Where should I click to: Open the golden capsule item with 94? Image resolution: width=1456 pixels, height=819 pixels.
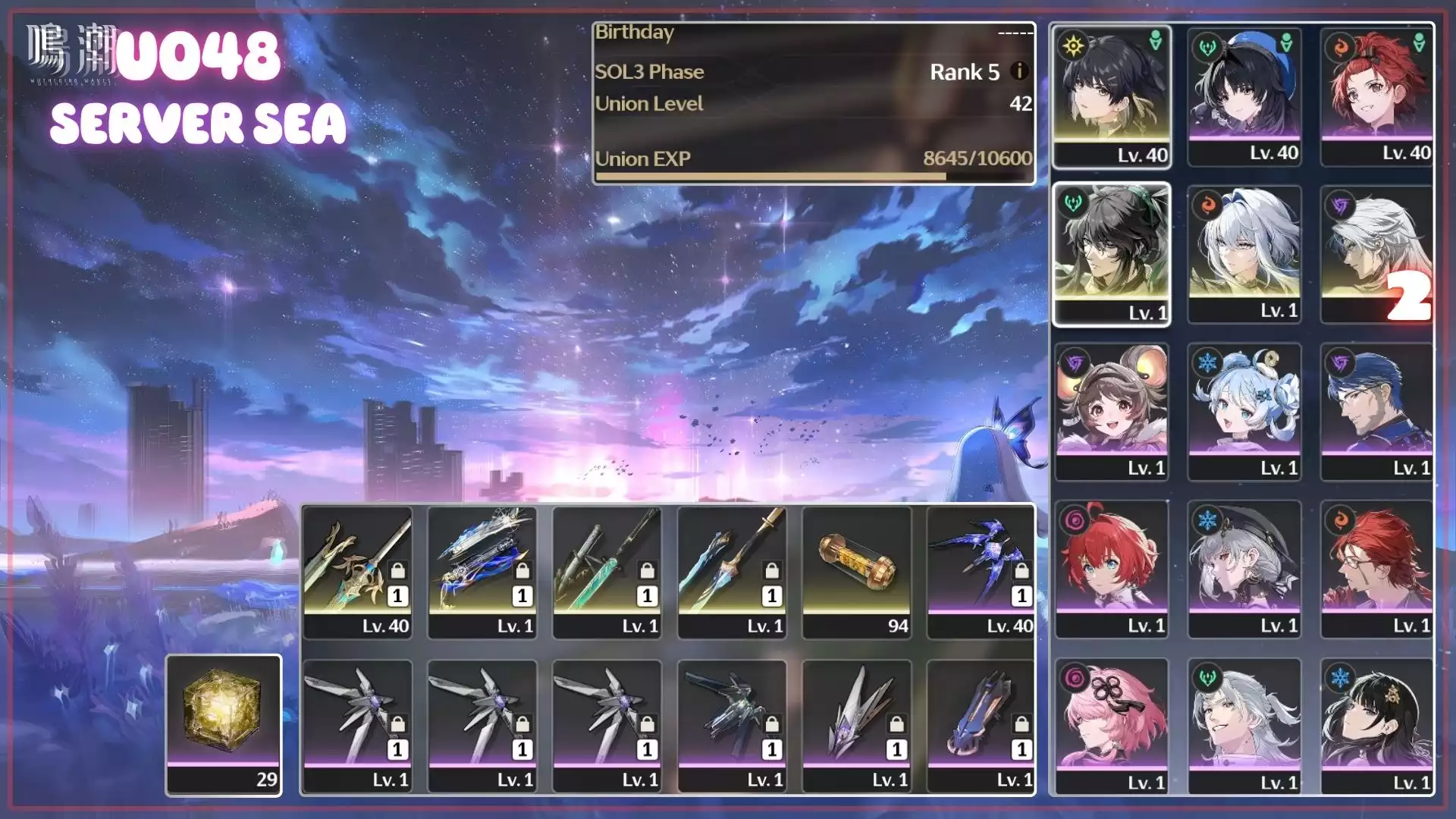tap(856, 572)
